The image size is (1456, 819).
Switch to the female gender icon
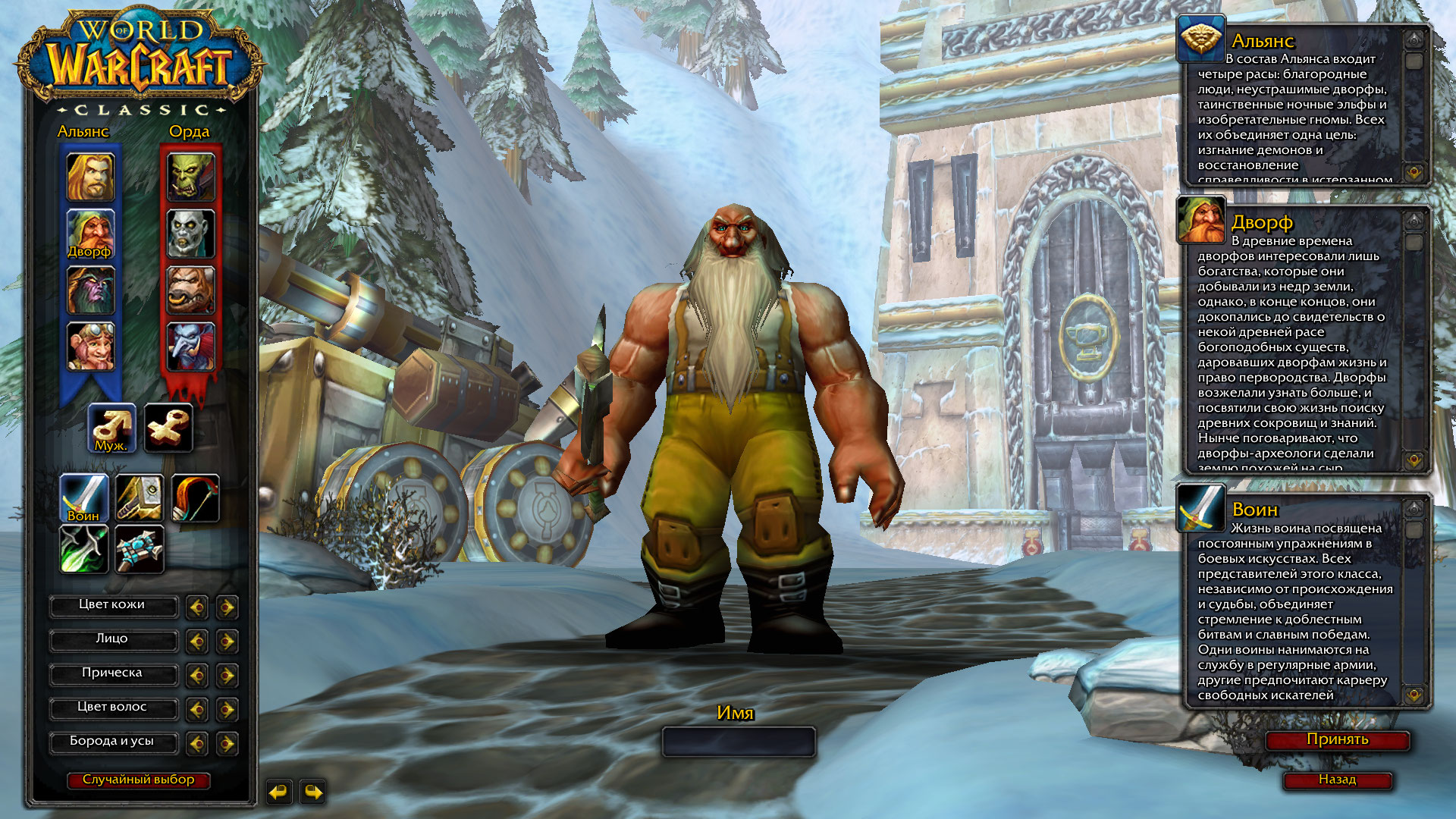coord(168,428)
